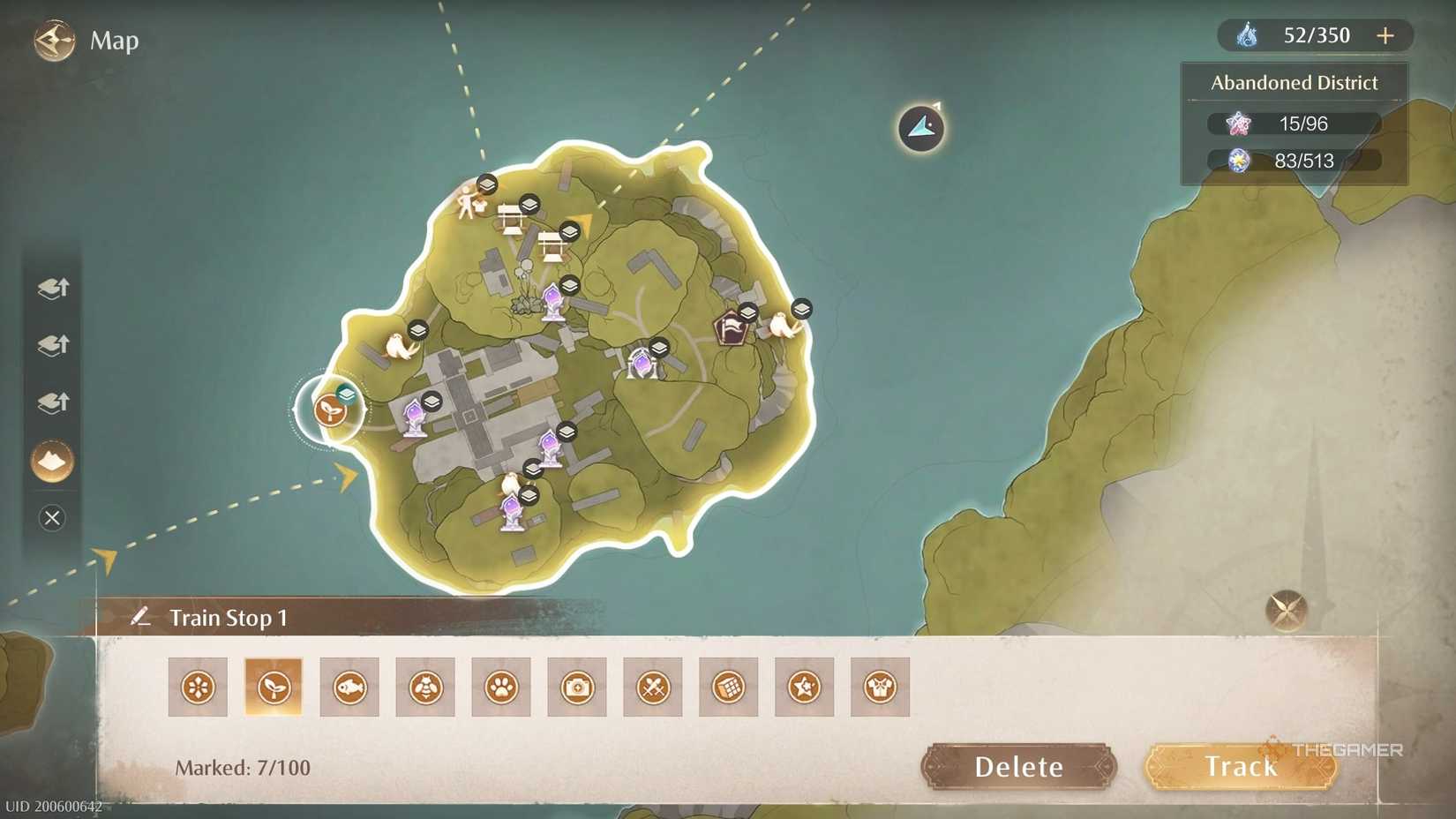
Task: Select the star marker filter icon
Action: click(x=804, y=687)
